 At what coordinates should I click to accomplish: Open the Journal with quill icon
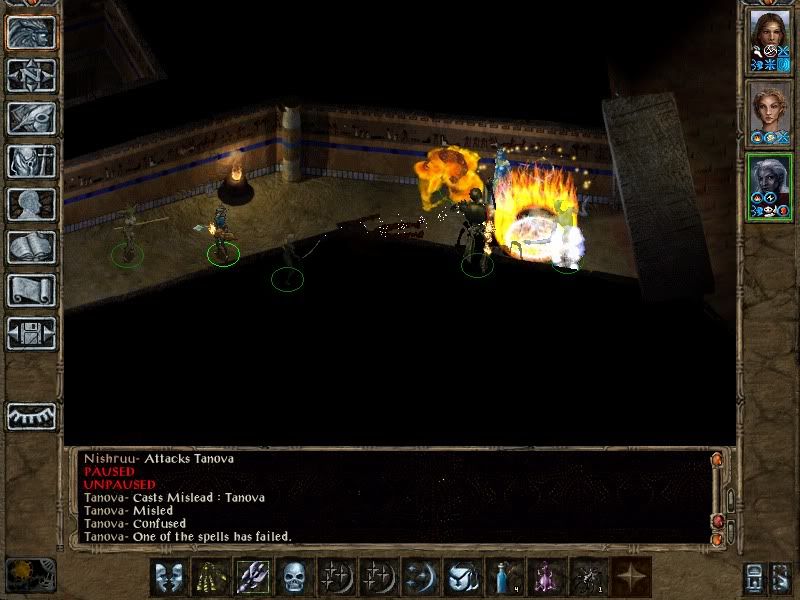point(31,118)
